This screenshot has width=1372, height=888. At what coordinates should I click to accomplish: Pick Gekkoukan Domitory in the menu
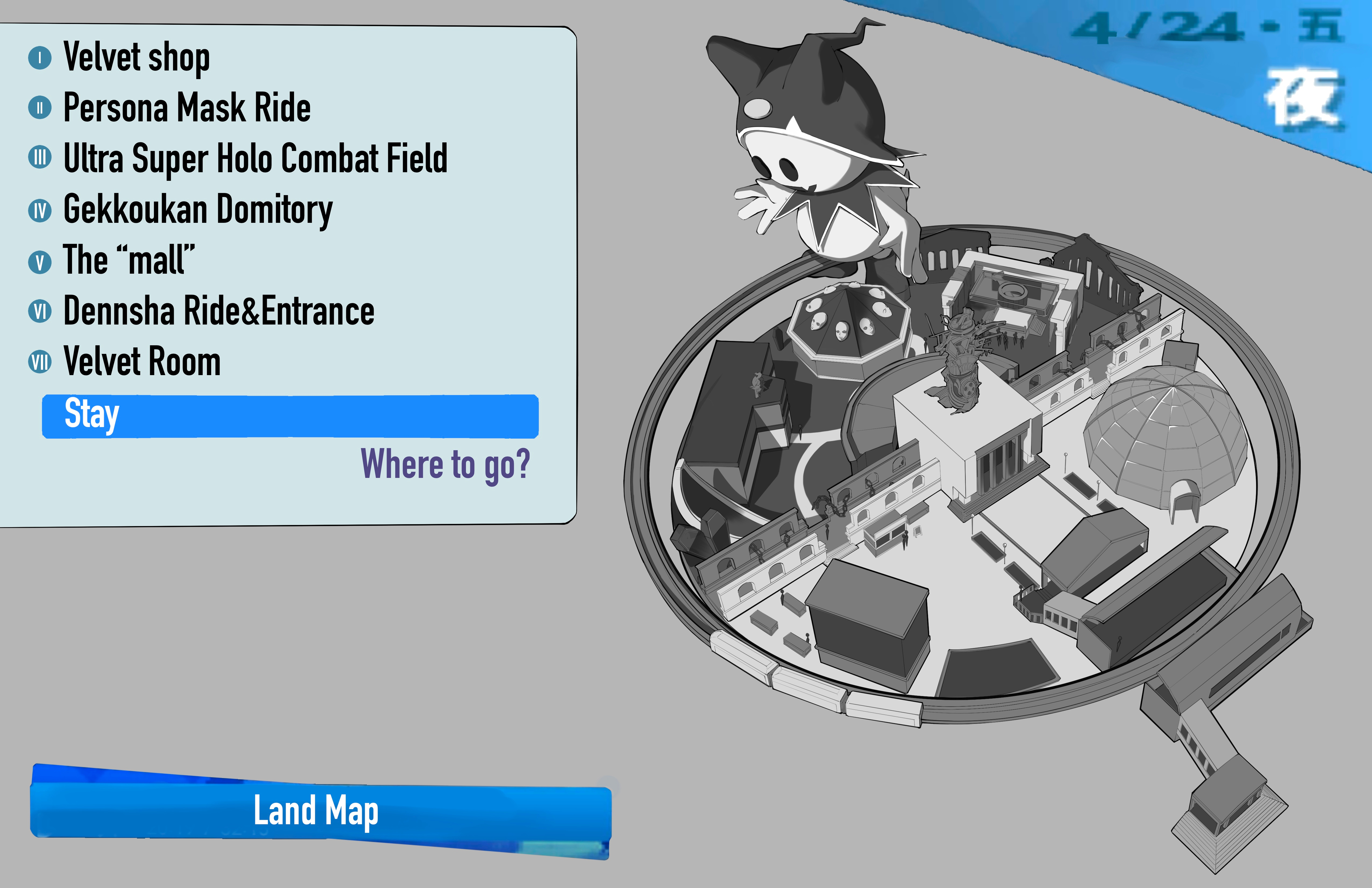point(198,209)
